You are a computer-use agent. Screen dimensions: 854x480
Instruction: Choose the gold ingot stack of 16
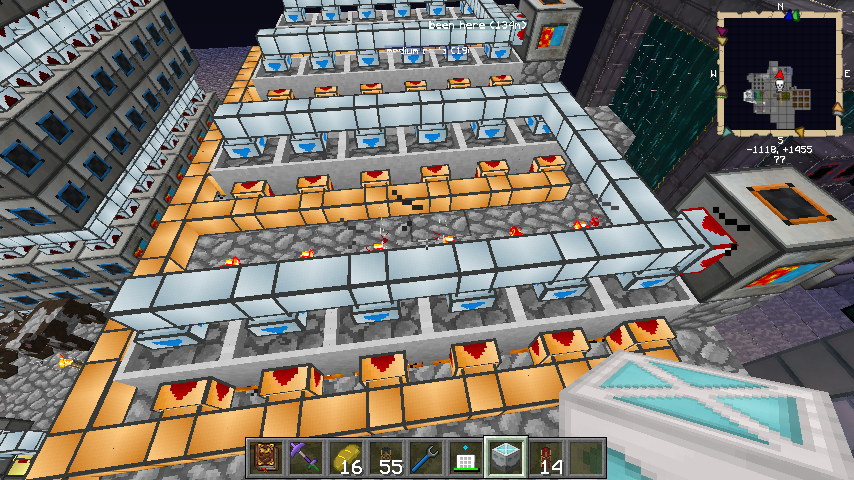pos(344,458)
